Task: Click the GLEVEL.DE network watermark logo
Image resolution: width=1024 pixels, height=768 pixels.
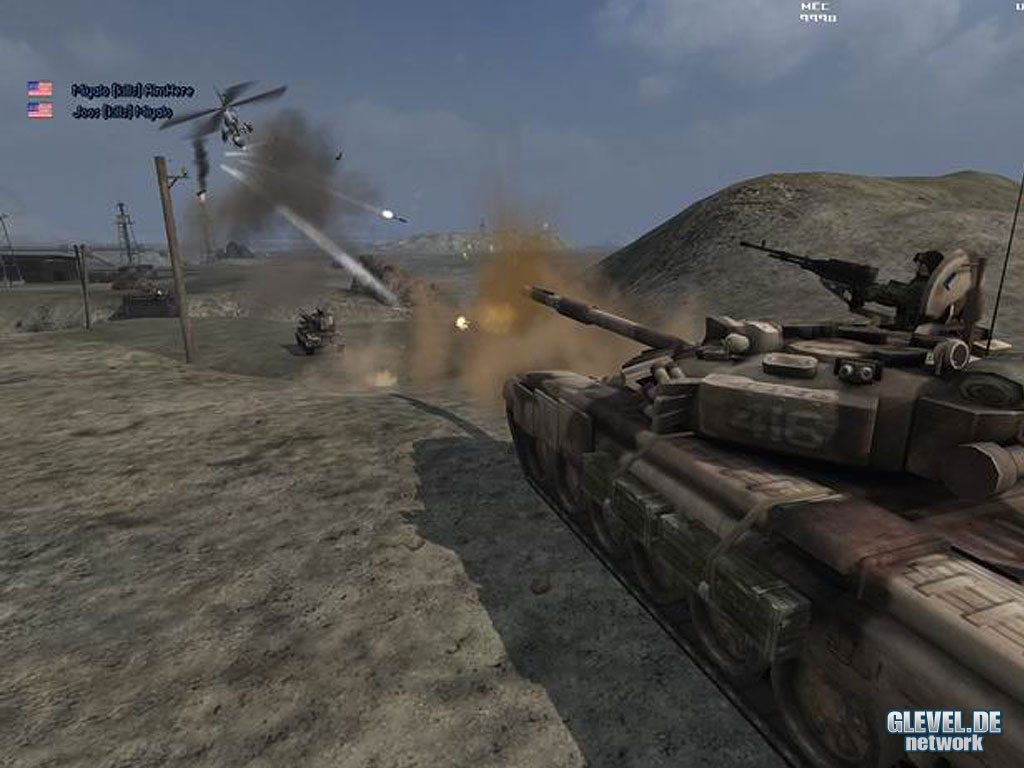Action: click(943, 730)
